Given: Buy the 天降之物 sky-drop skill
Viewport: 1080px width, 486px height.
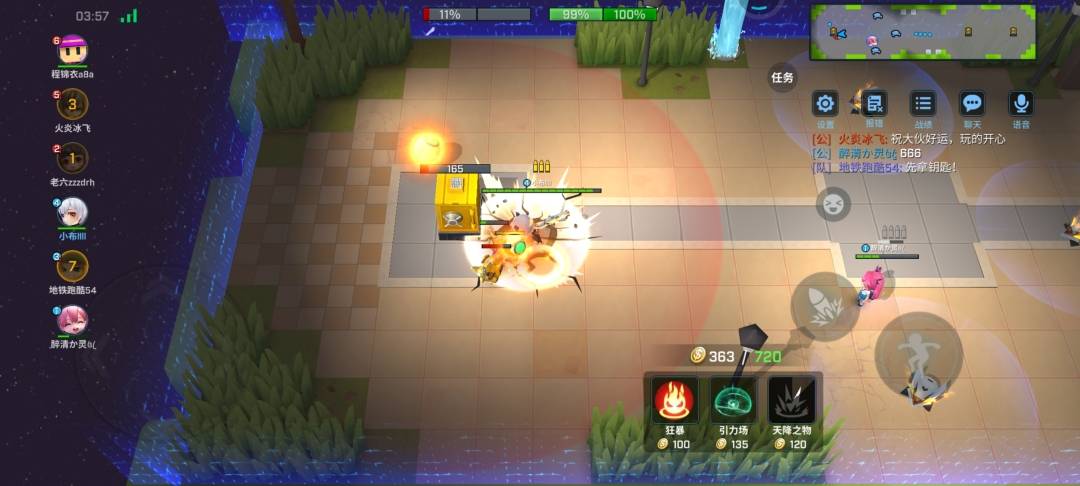Looking at the screenshot, I should coord(792,401).
